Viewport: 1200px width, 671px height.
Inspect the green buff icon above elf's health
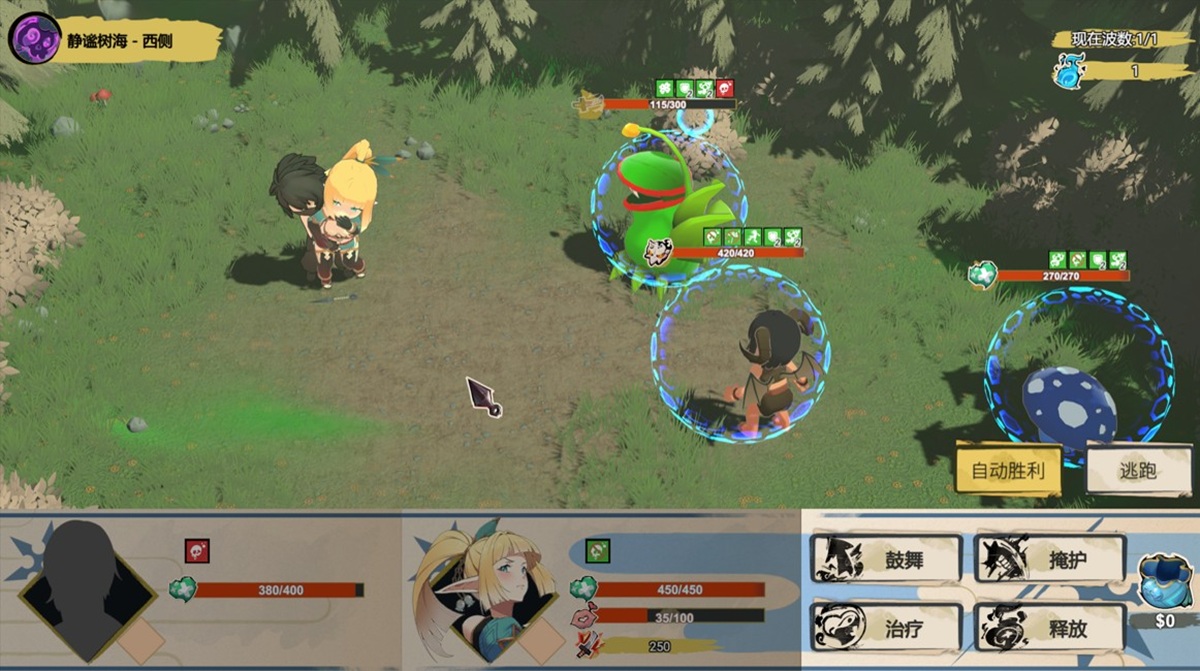pos(597,550)
